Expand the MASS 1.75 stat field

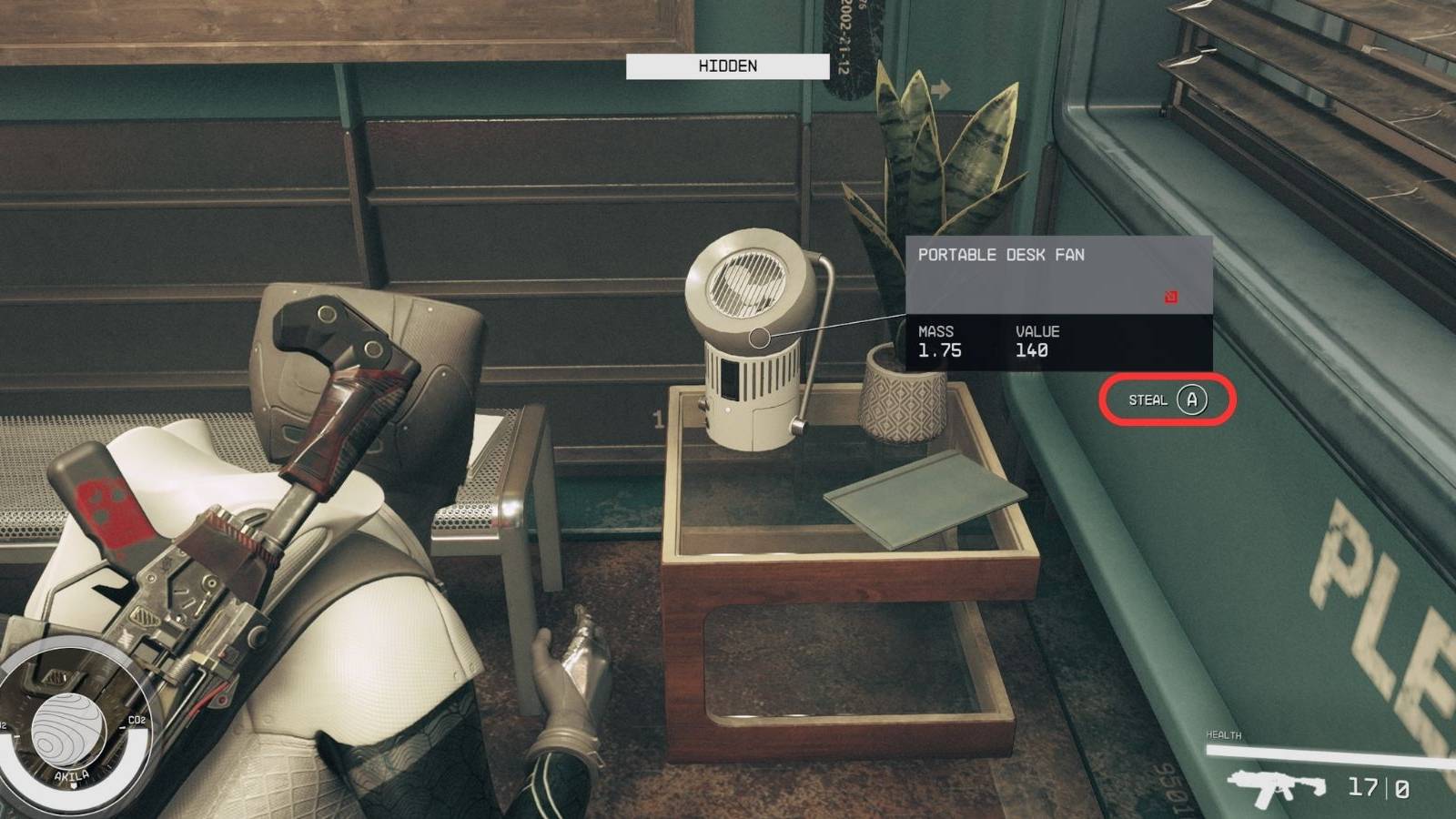[x=937, y=340]
